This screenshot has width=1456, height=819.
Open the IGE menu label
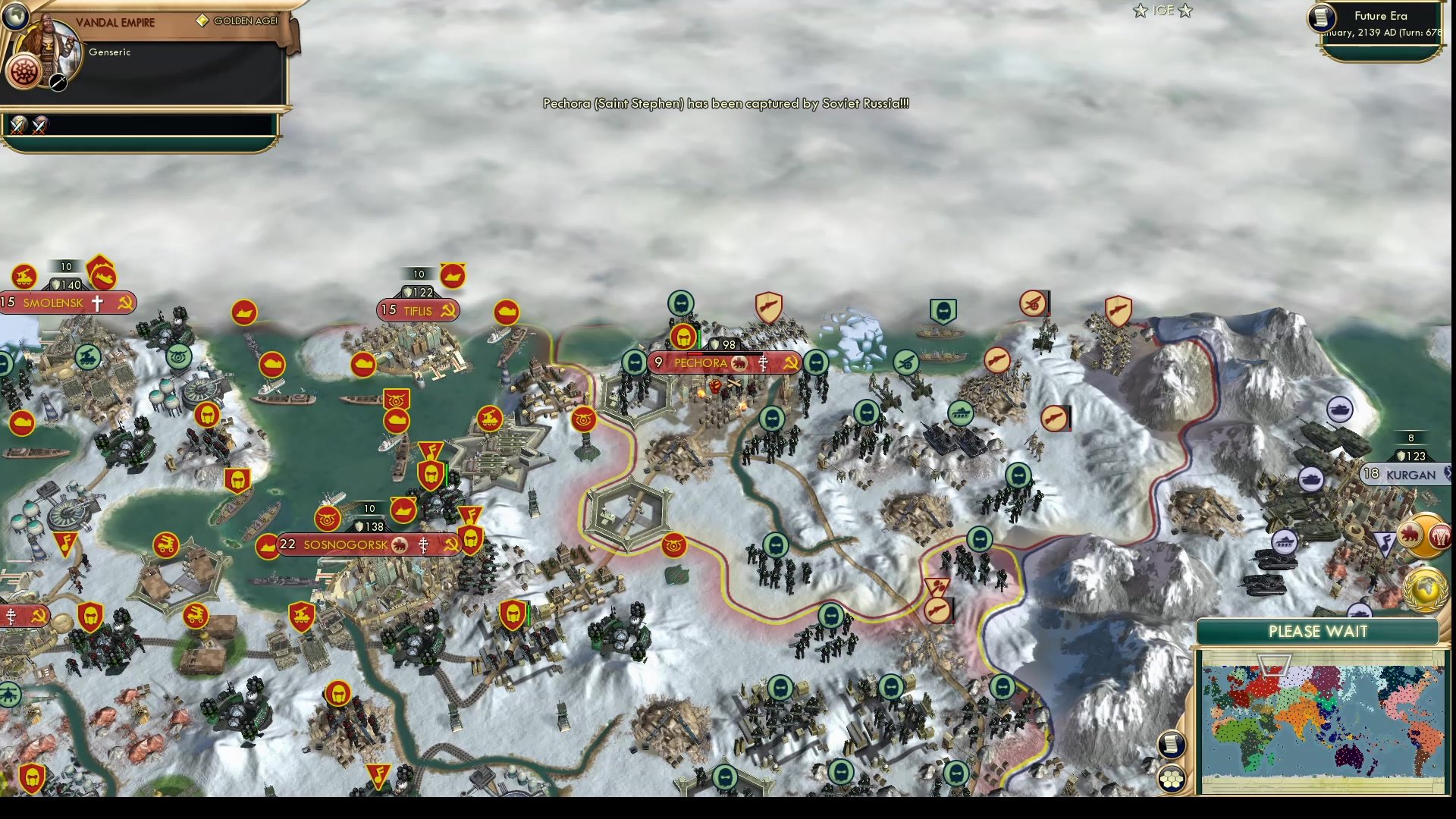coord(1163,11)
